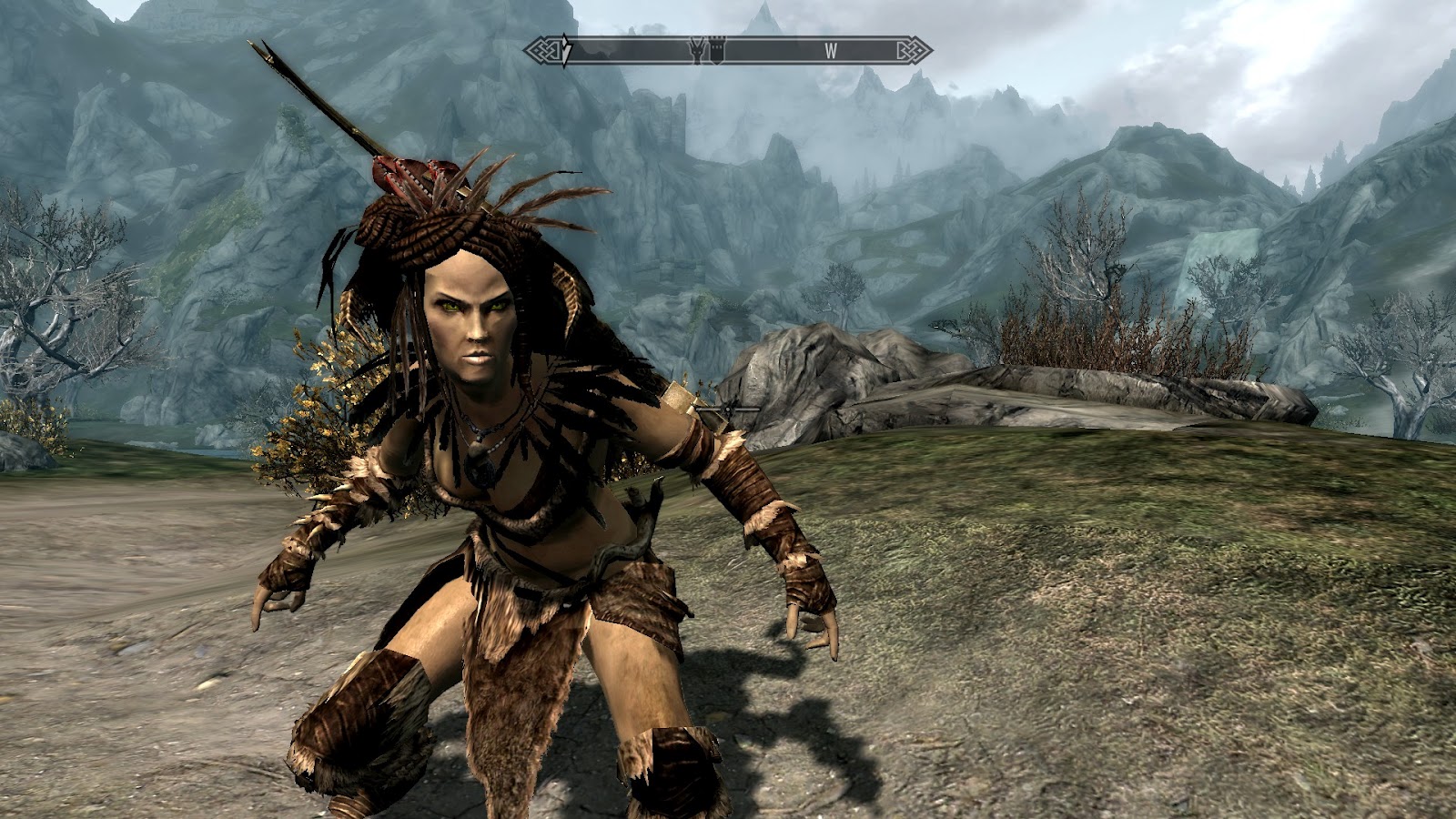Image resolution: width=1456 pixels, height=819 pixels.
Task: Click the dragon lair marker on the compass
Action: pyautogui.click(x=697, y=50)
